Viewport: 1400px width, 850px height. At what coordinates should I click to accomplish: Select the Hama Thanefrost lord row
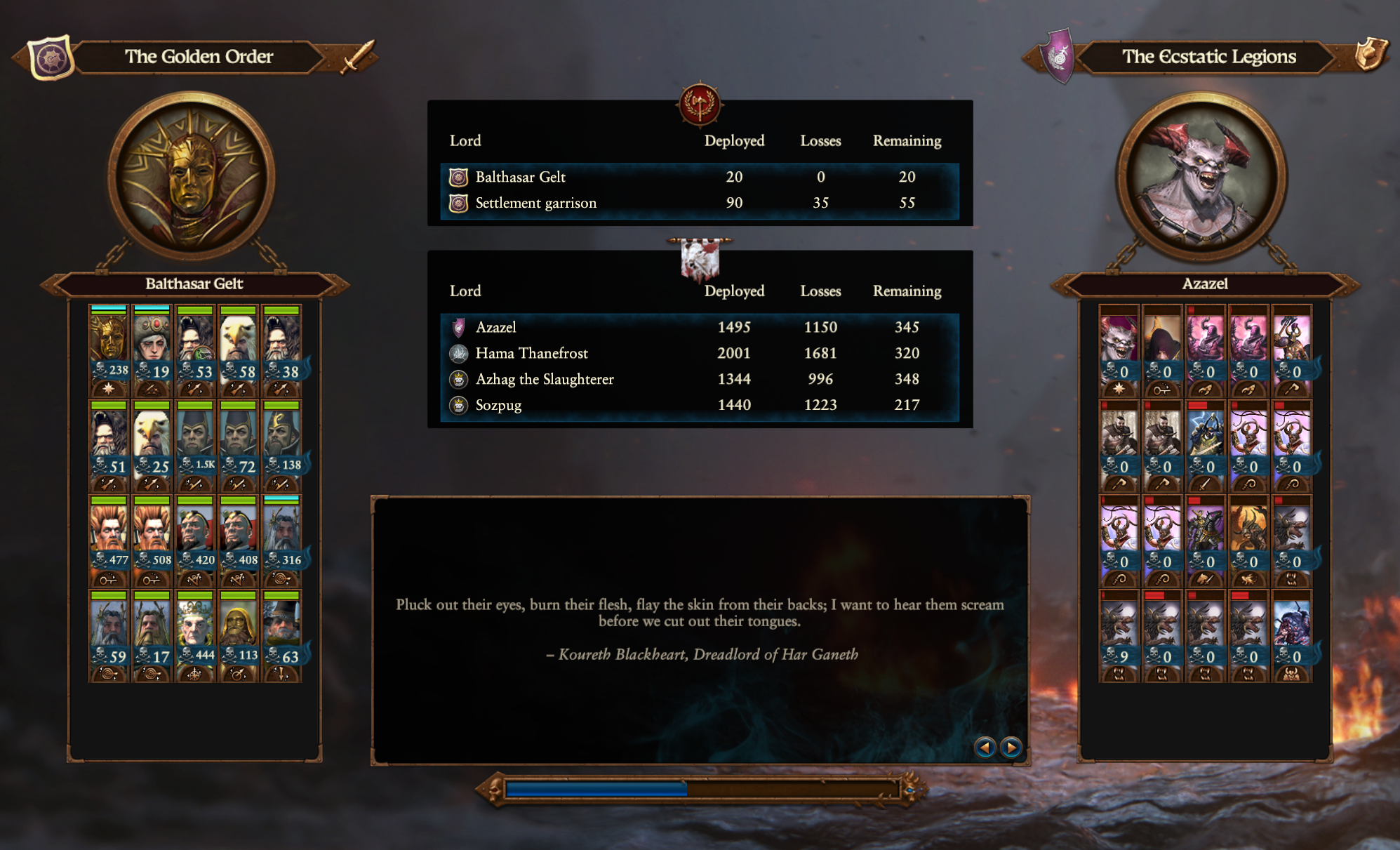pyautogui.click(x=699, y=353)
